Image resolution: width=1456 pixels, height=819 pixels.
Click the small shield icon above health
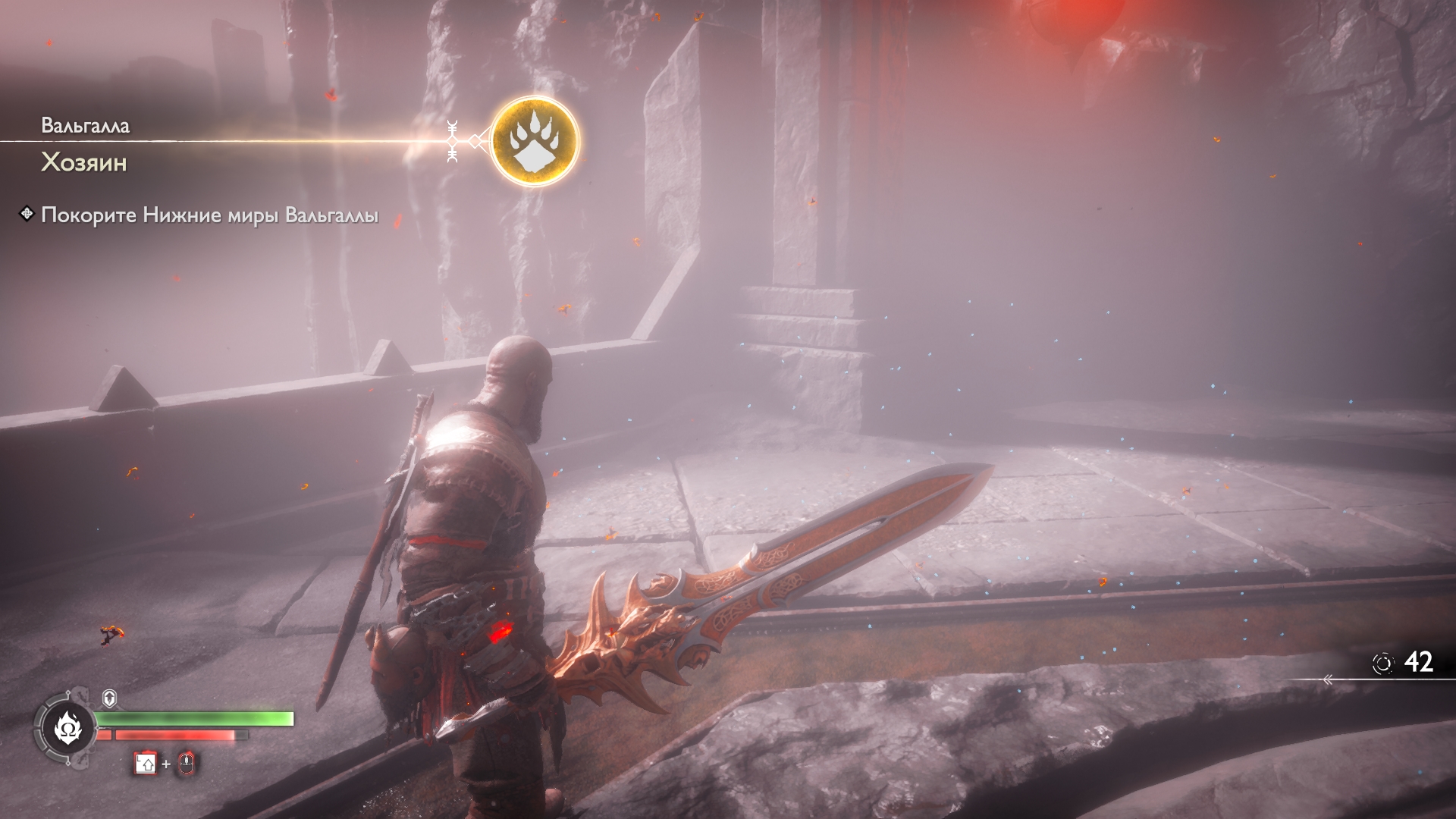pos(109,698)
